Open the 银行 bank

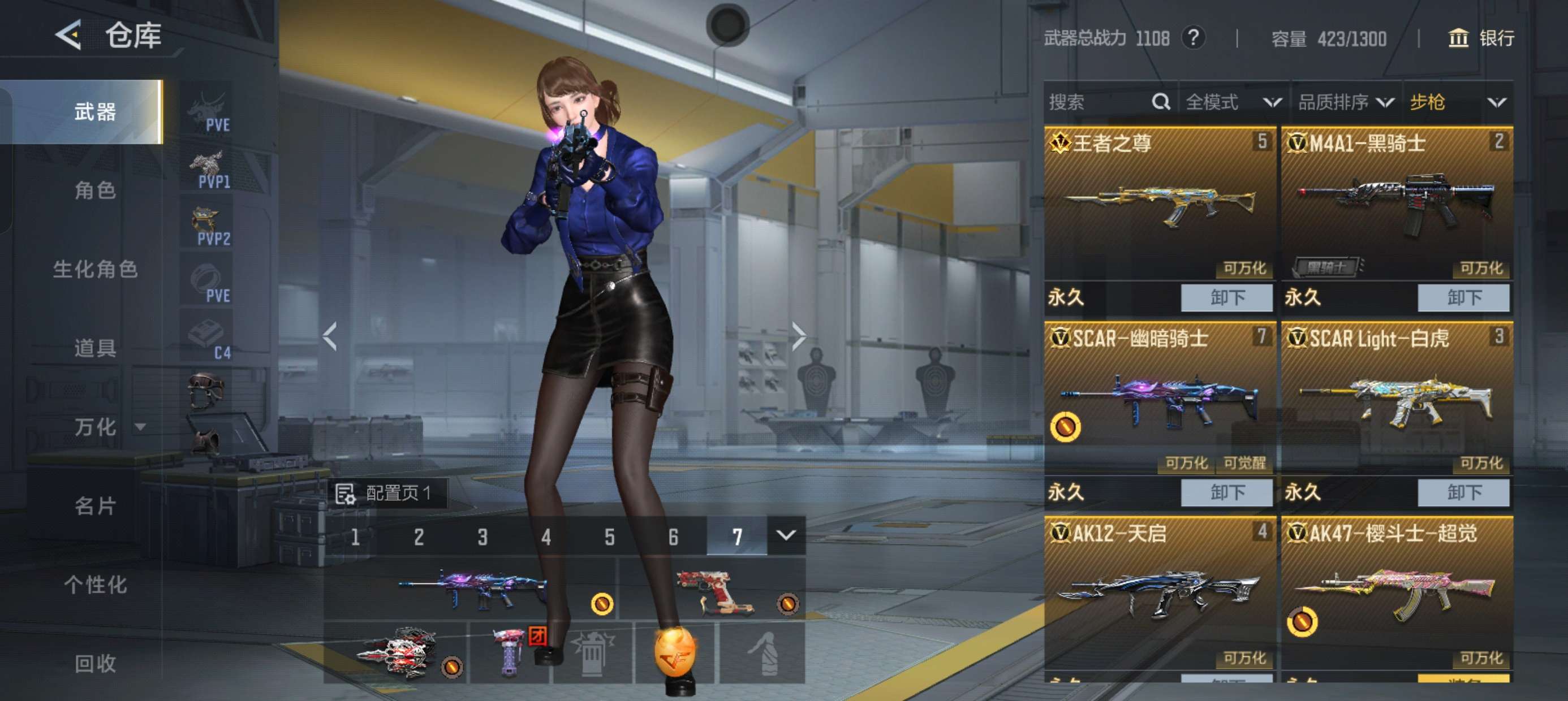point(1480,38)
